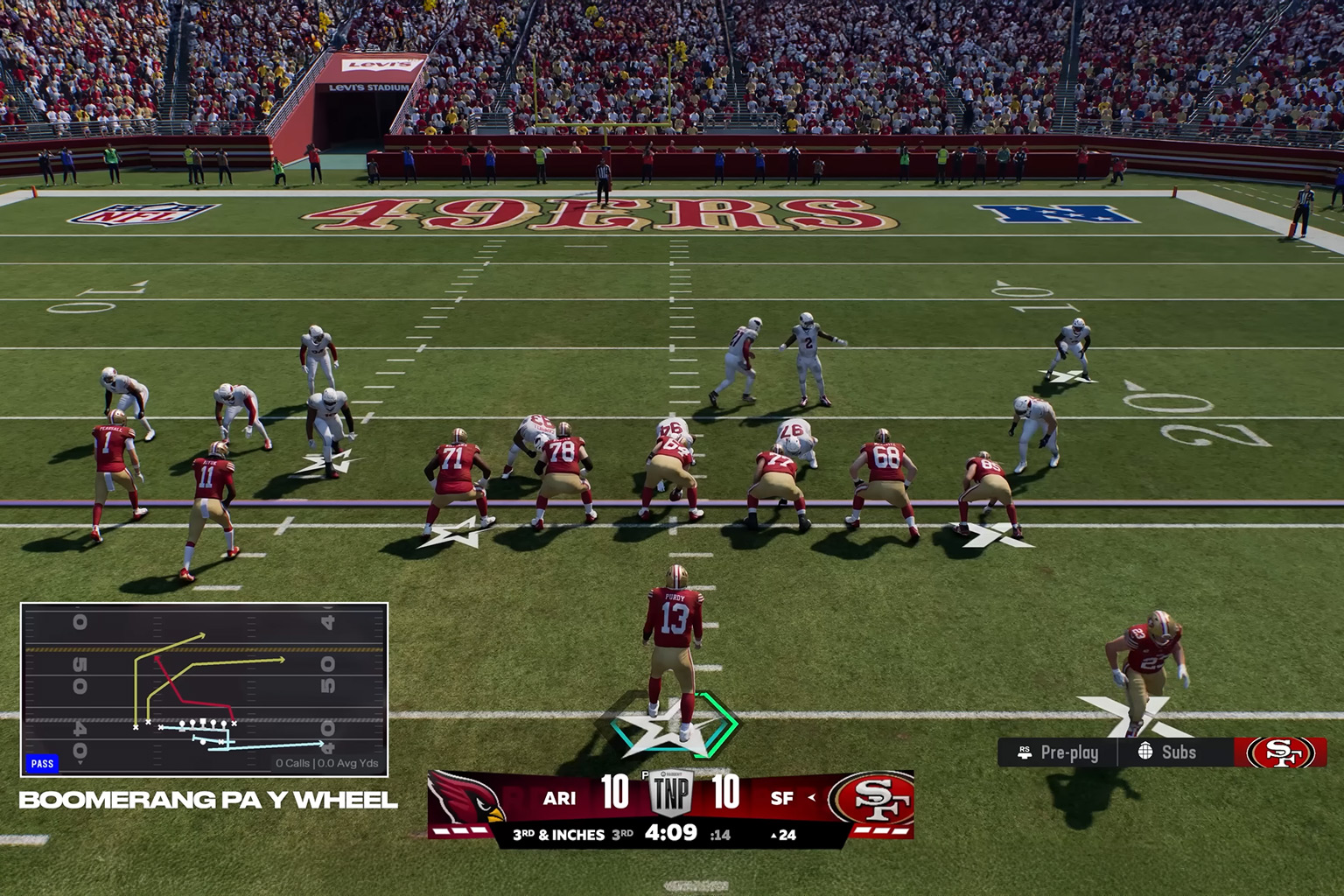Open the Subs substitutions menu
The width and height of the screenshot is (1344, 896).
pyautogui.click(x=1167, y=752)
